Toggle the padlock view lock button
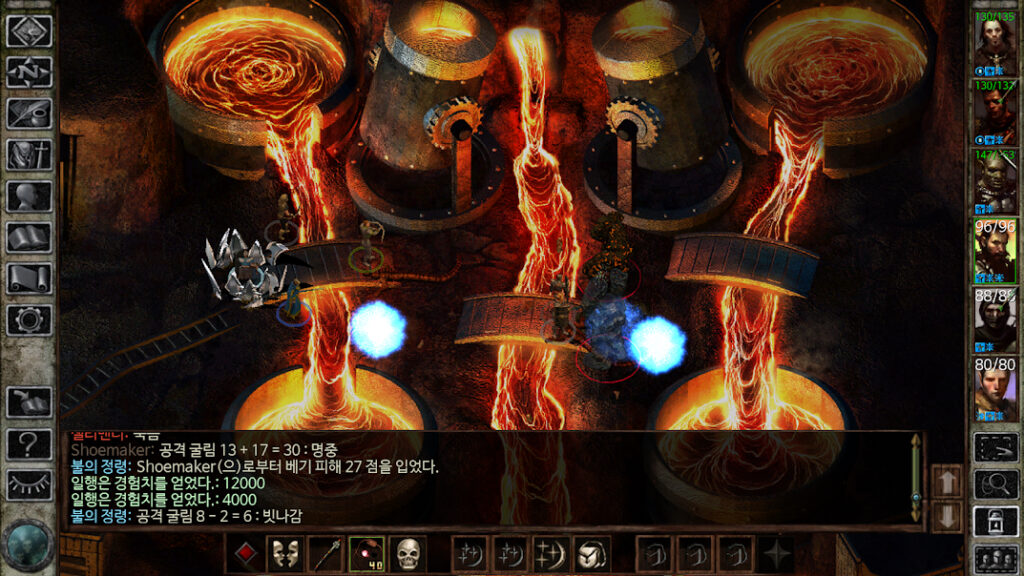The image size is (1024, 576). coord(996,521)
